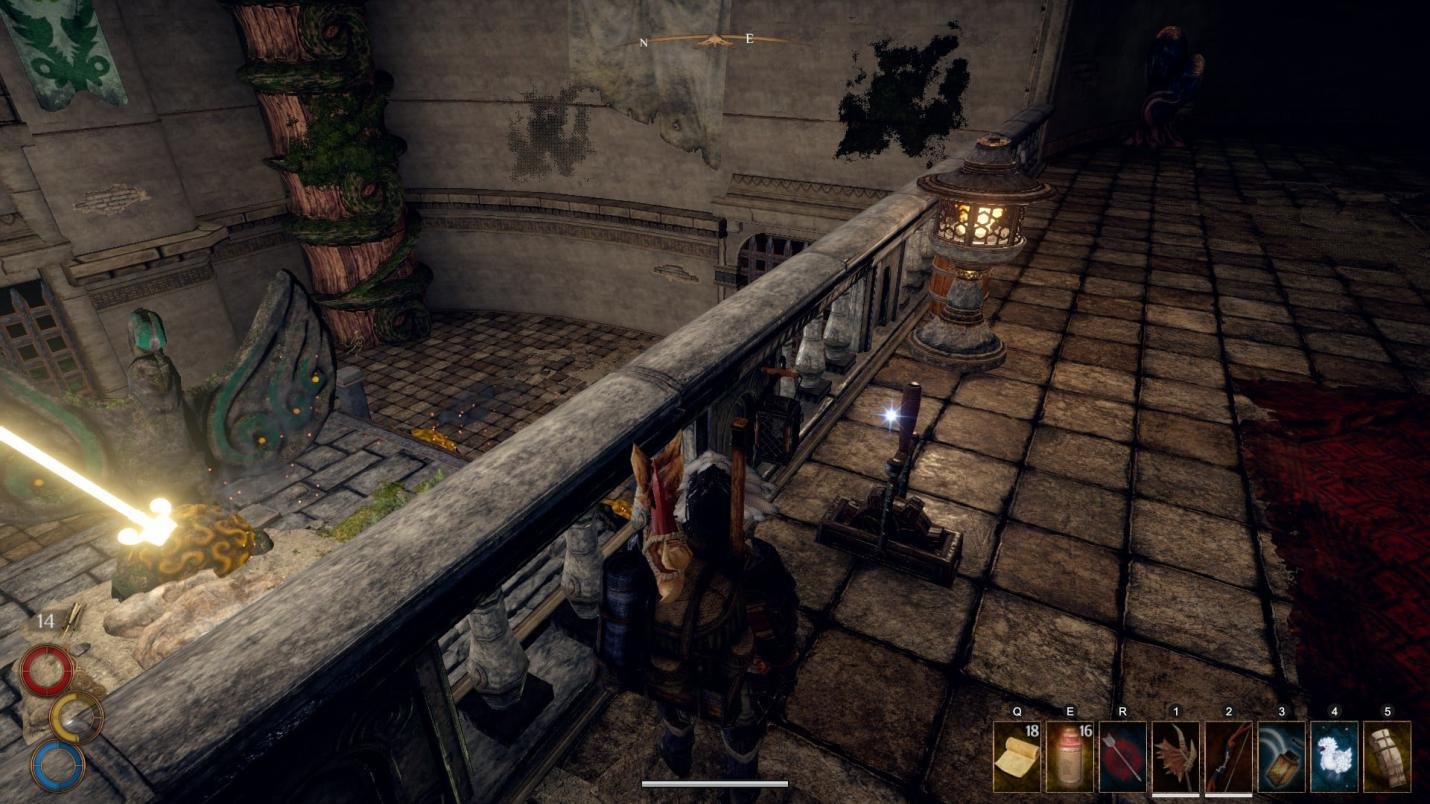
Task: Equip the bow in hotbar slot 2
Action: (x=1227, y=758)
